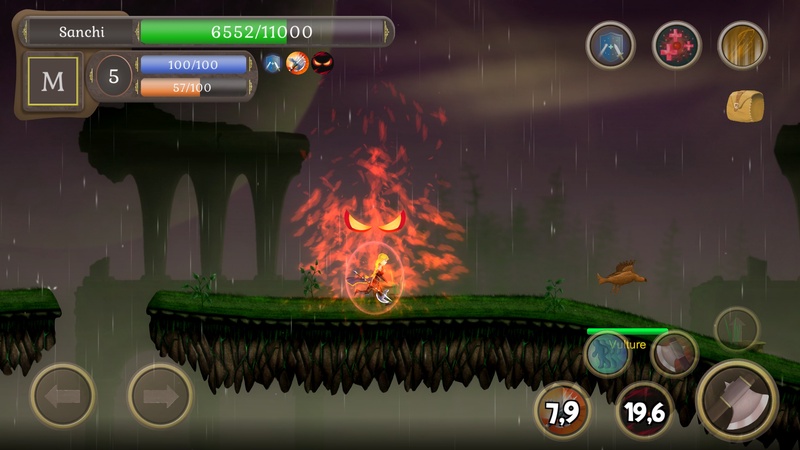Tap the move right arrow button
The image size is (800, 450).
[x=160, y=396]
